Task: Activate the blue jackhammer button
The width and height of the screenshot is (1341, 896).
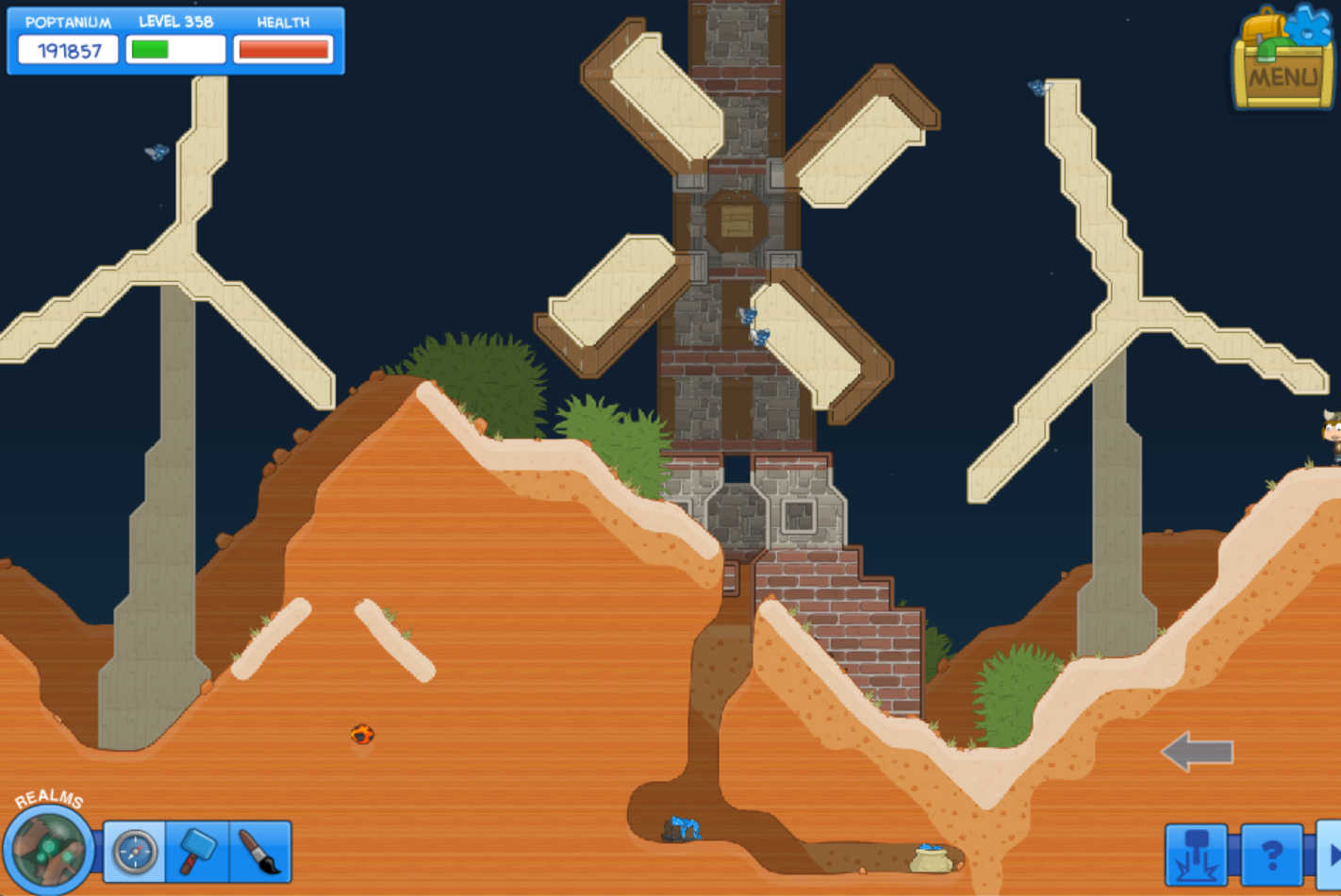Action: 1196,855
